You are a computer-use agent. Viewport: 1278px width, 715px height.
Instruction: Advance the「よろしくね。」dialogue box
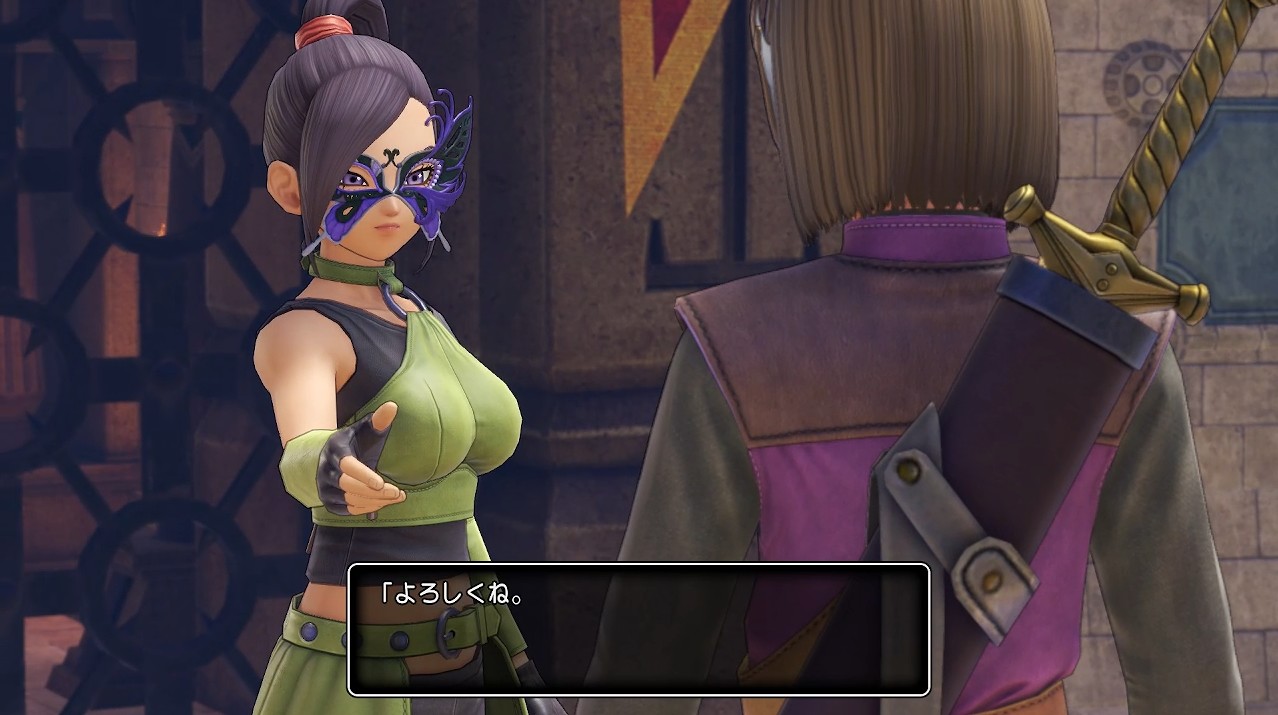[638, 629]
